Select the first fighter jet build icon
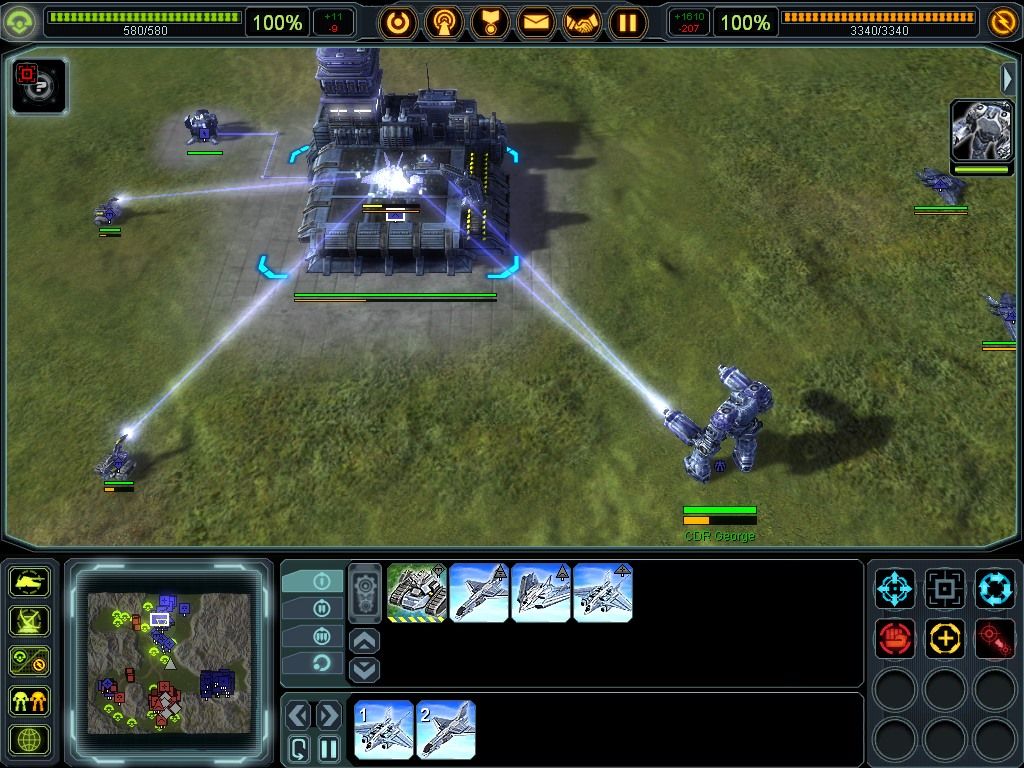This screenshot has height=768, width=1024. coord(479,592)
